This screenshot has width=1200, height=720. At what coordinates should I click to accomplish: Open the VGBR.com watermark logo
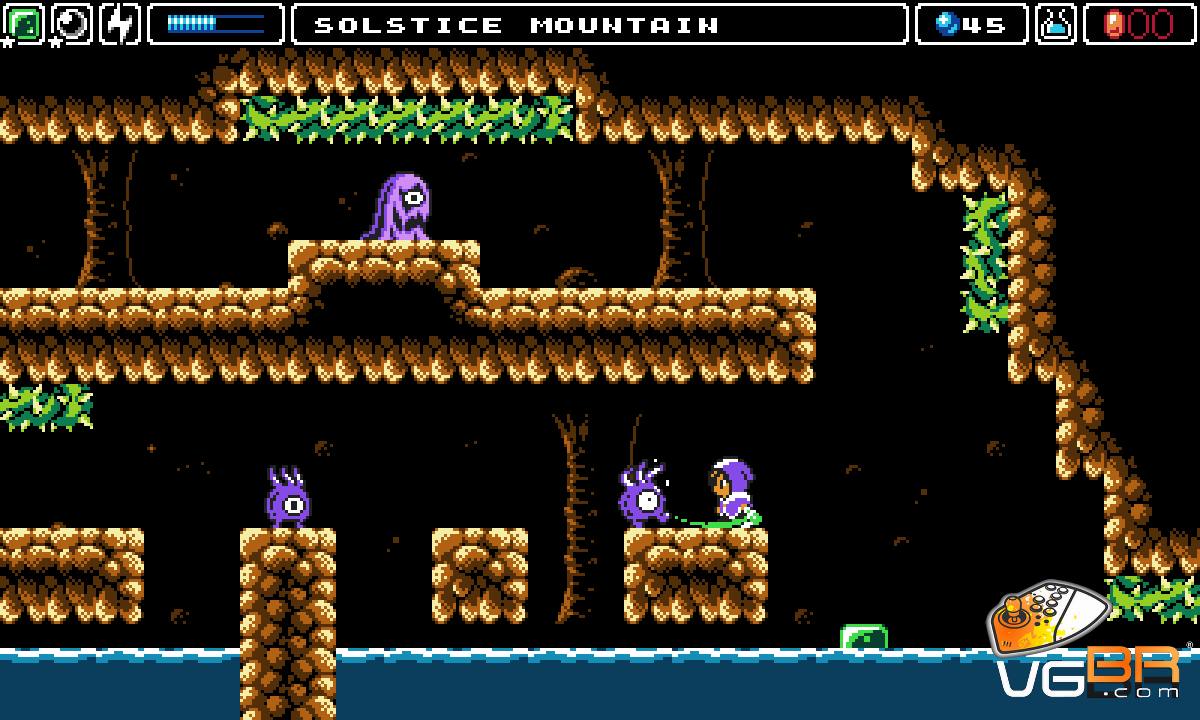pyautogui.click(x=1087, y=650)
